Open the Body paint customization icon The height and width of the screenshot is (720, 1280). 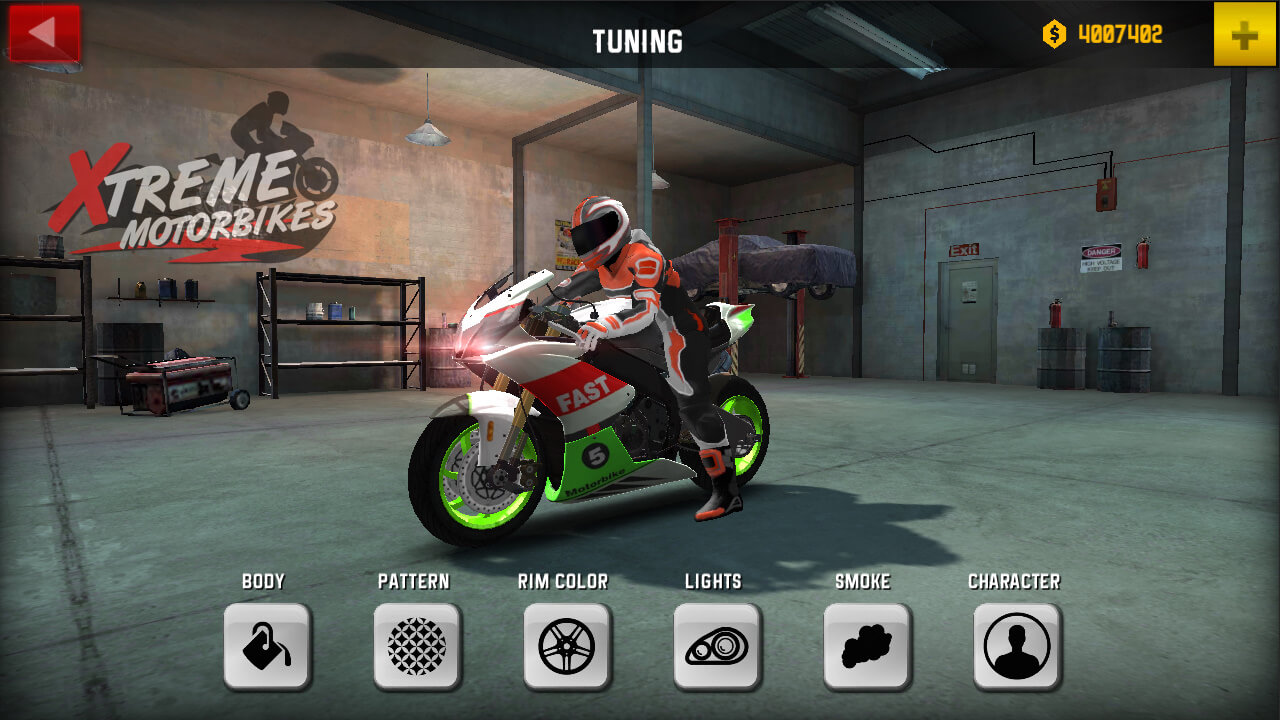point(267,645)
